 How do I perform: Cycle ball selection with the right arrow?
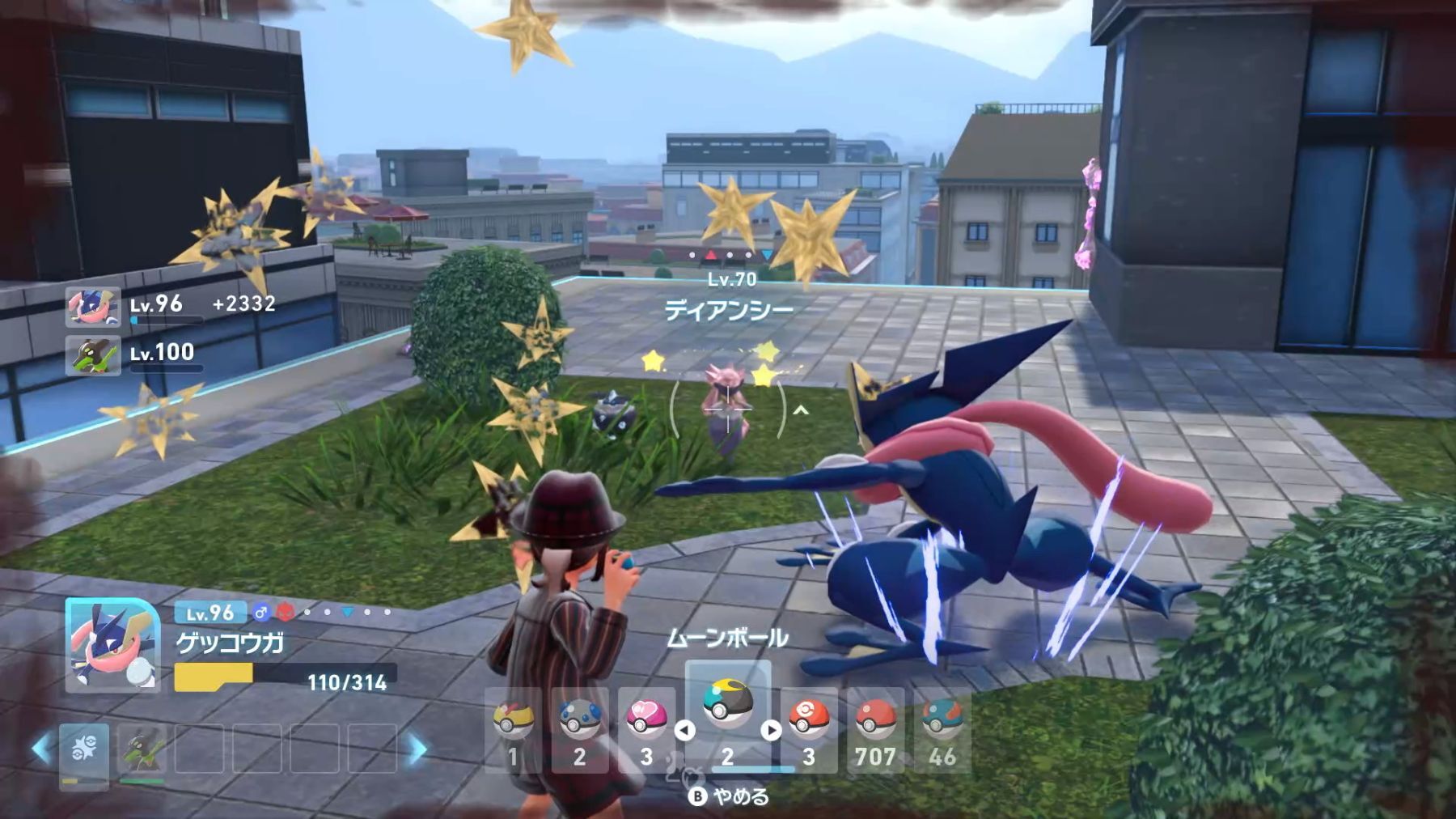tap(771, 730)
